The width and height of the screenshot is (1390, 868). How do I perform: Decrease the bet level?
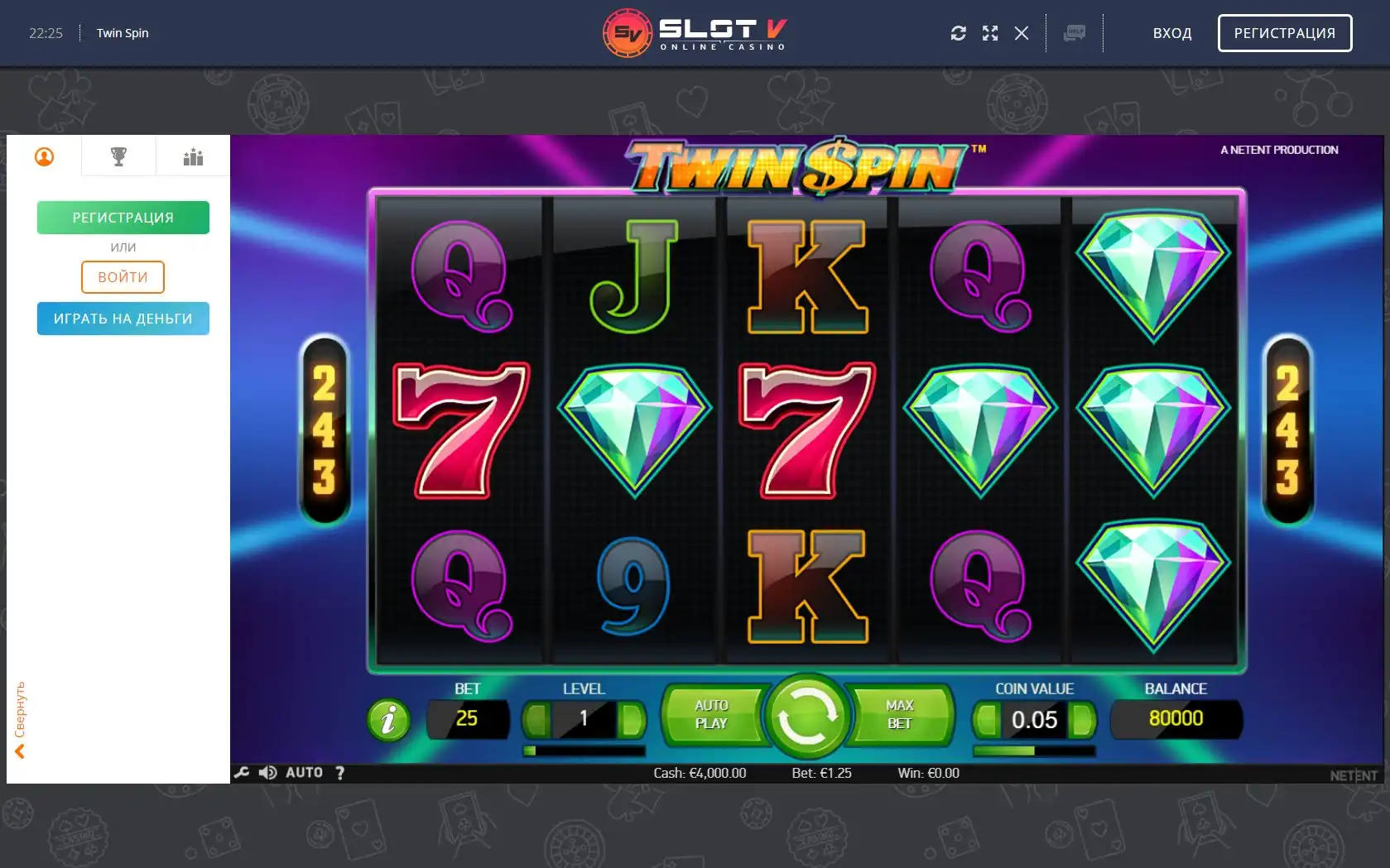coord(537,720)
